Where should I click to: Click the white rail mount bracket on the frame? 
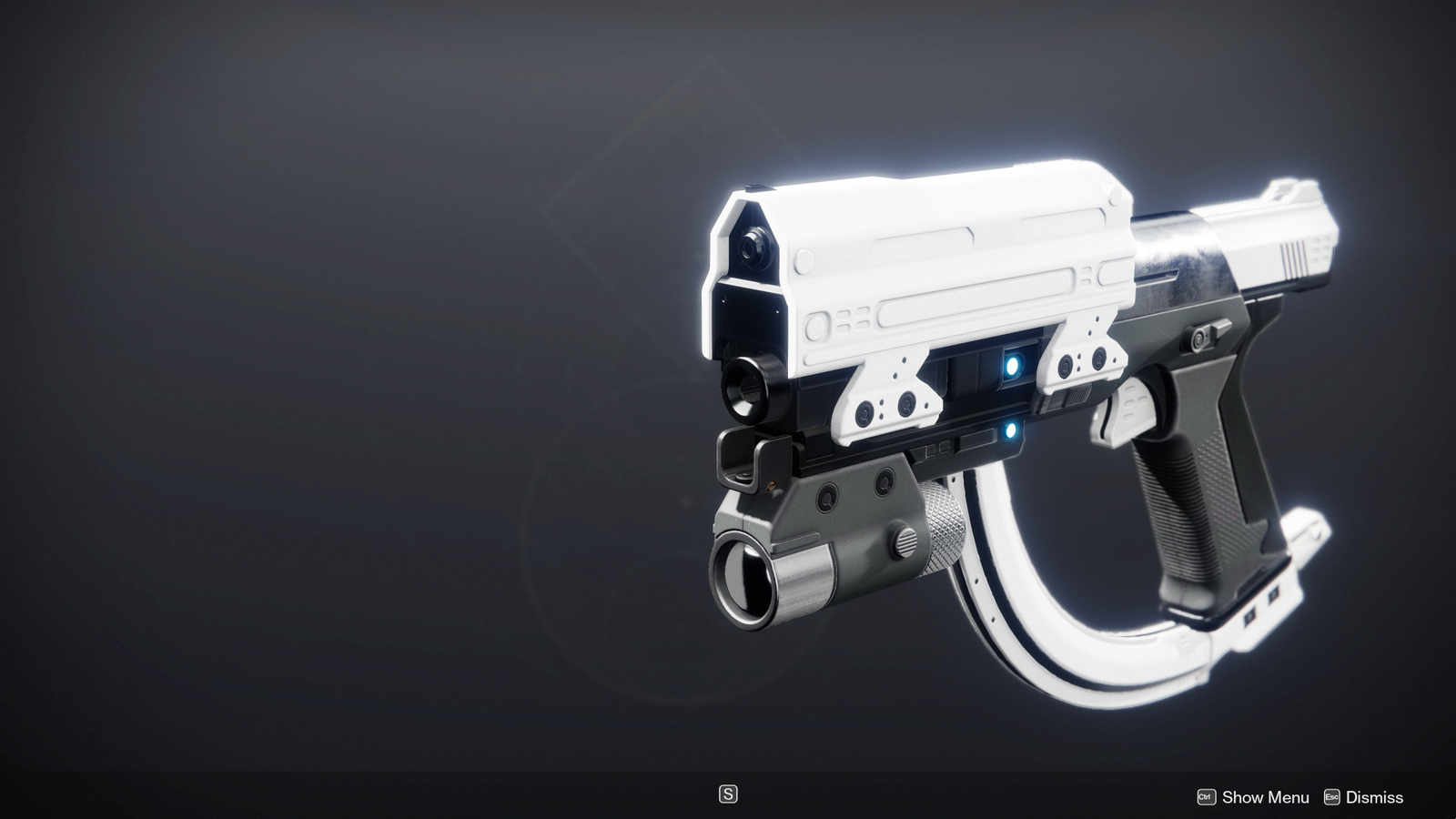click(887, 391)
